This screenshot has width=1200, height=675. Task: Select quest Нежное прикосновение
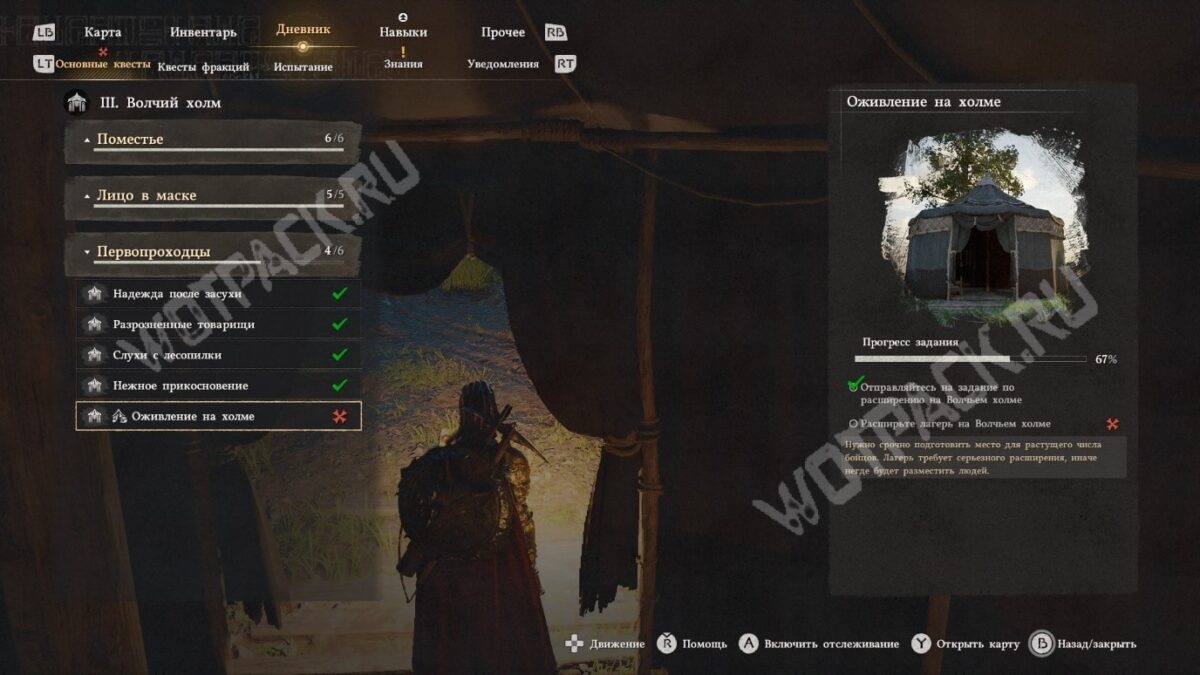point(218,385)
